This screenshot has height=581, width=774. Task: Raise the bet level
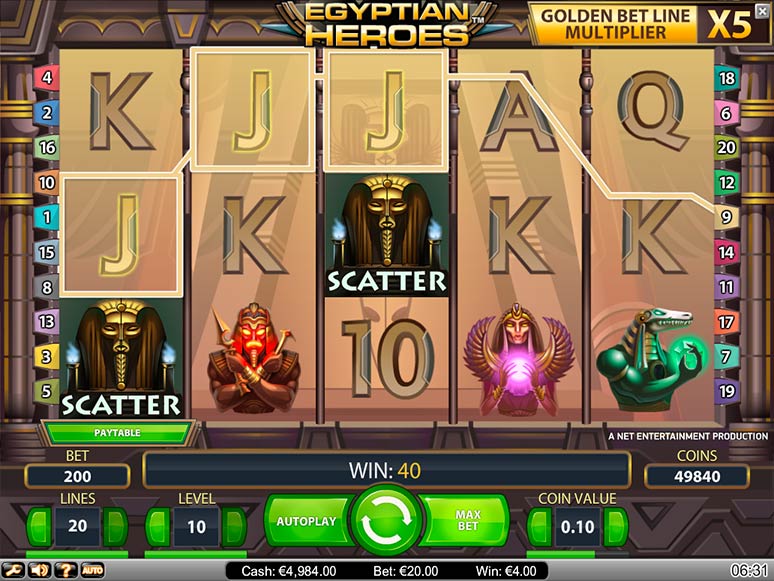(234, 526)
